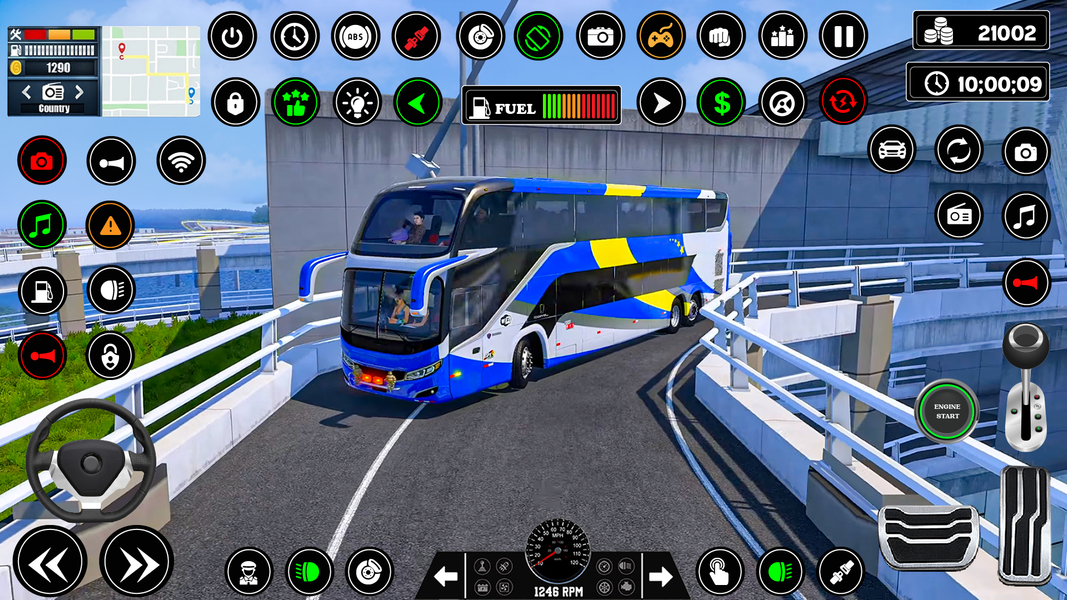Screen dimensions: 1067x600
Task: Click the Engine Start button
Action: point(946,410)
